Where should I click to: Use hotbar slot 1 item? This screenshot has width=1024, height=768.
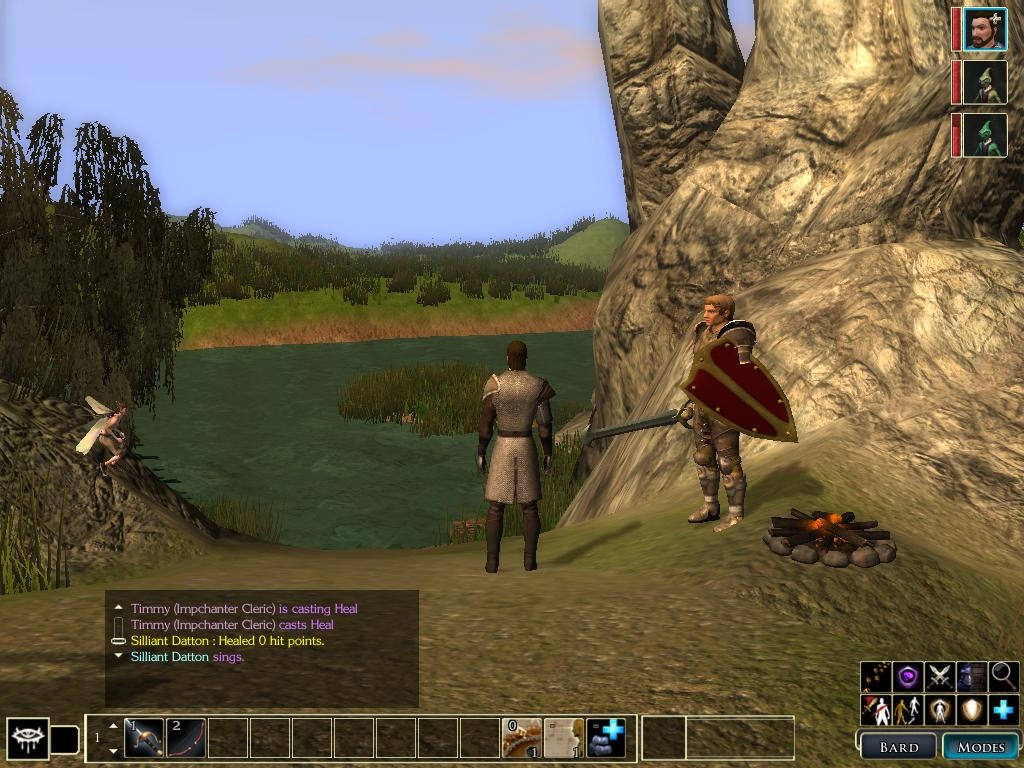[x=144, y=738]
